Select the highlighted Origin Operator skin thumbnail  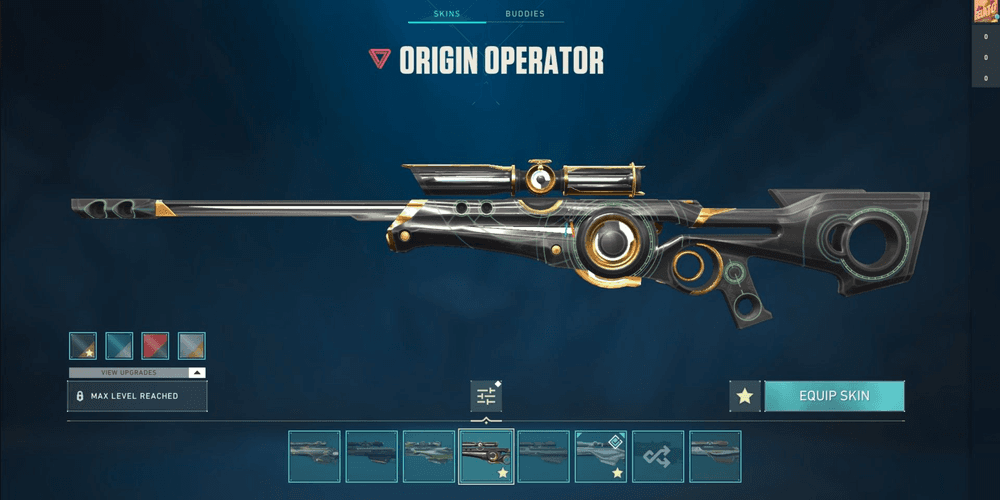pyautogui.click(x=486, y=456)
